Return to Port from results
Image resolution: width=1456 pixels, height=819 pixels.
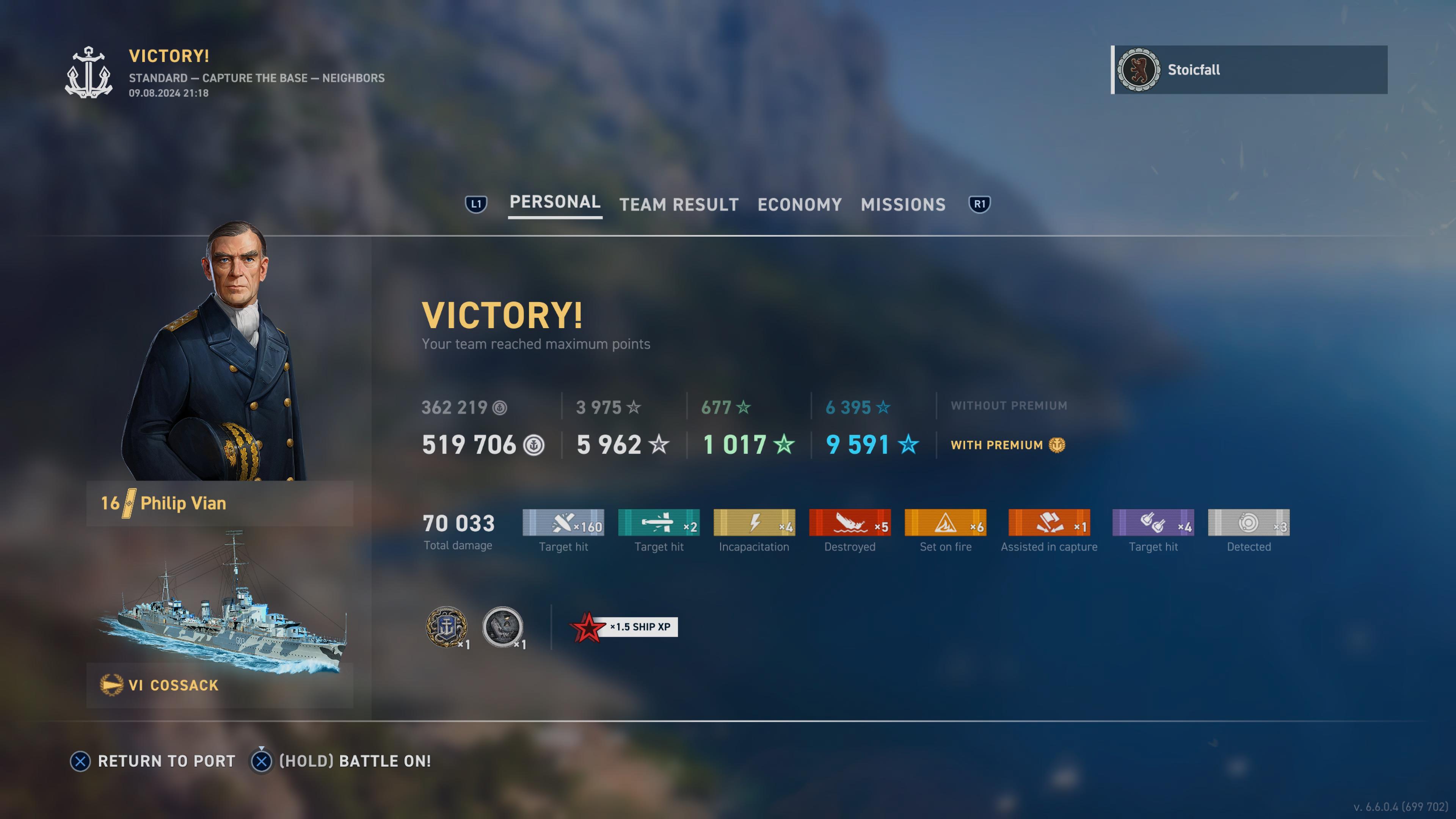point(152,761)
